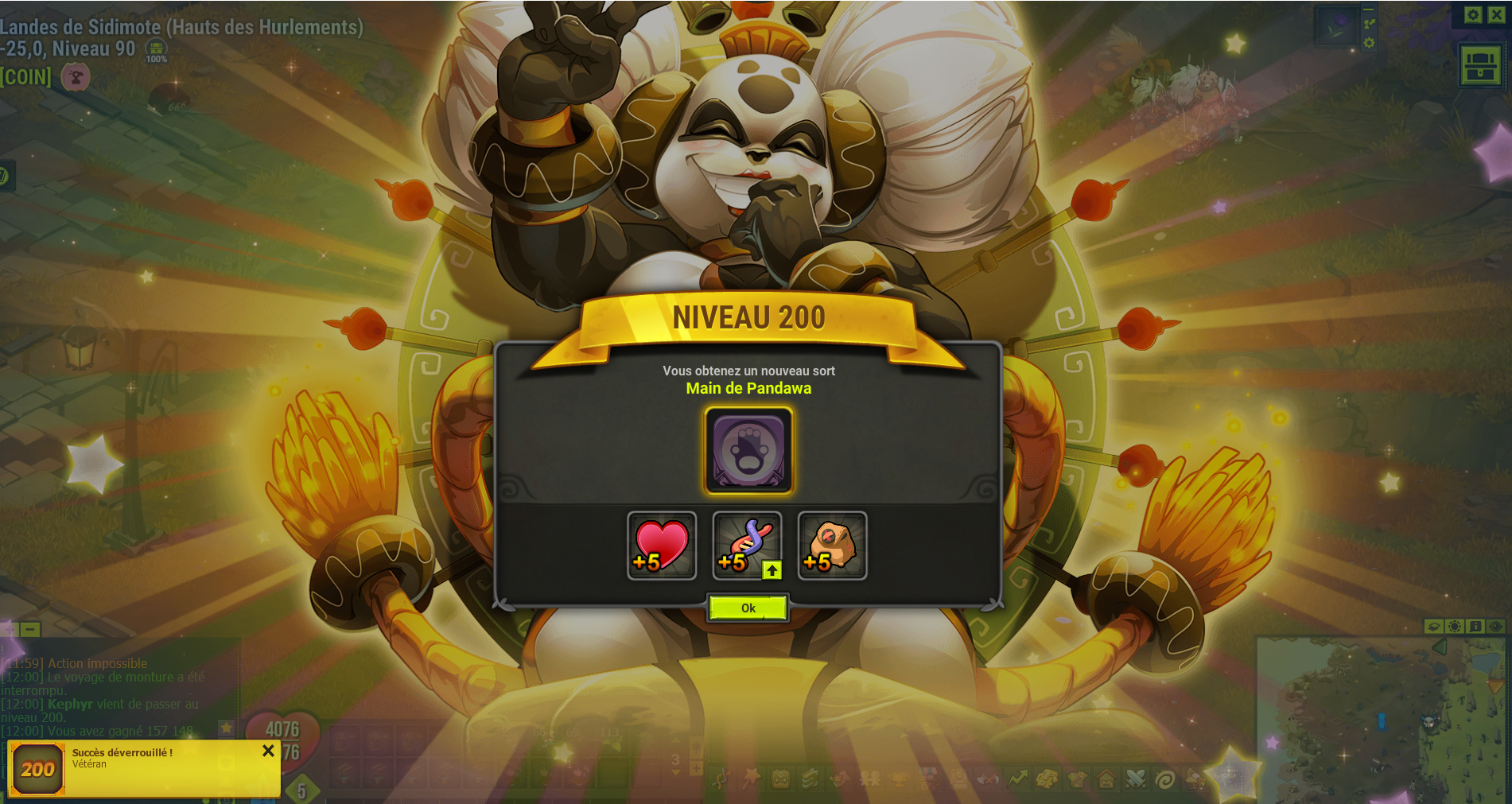Close the game with the top-right X
1512x804 pixels.
(1495, 14)
